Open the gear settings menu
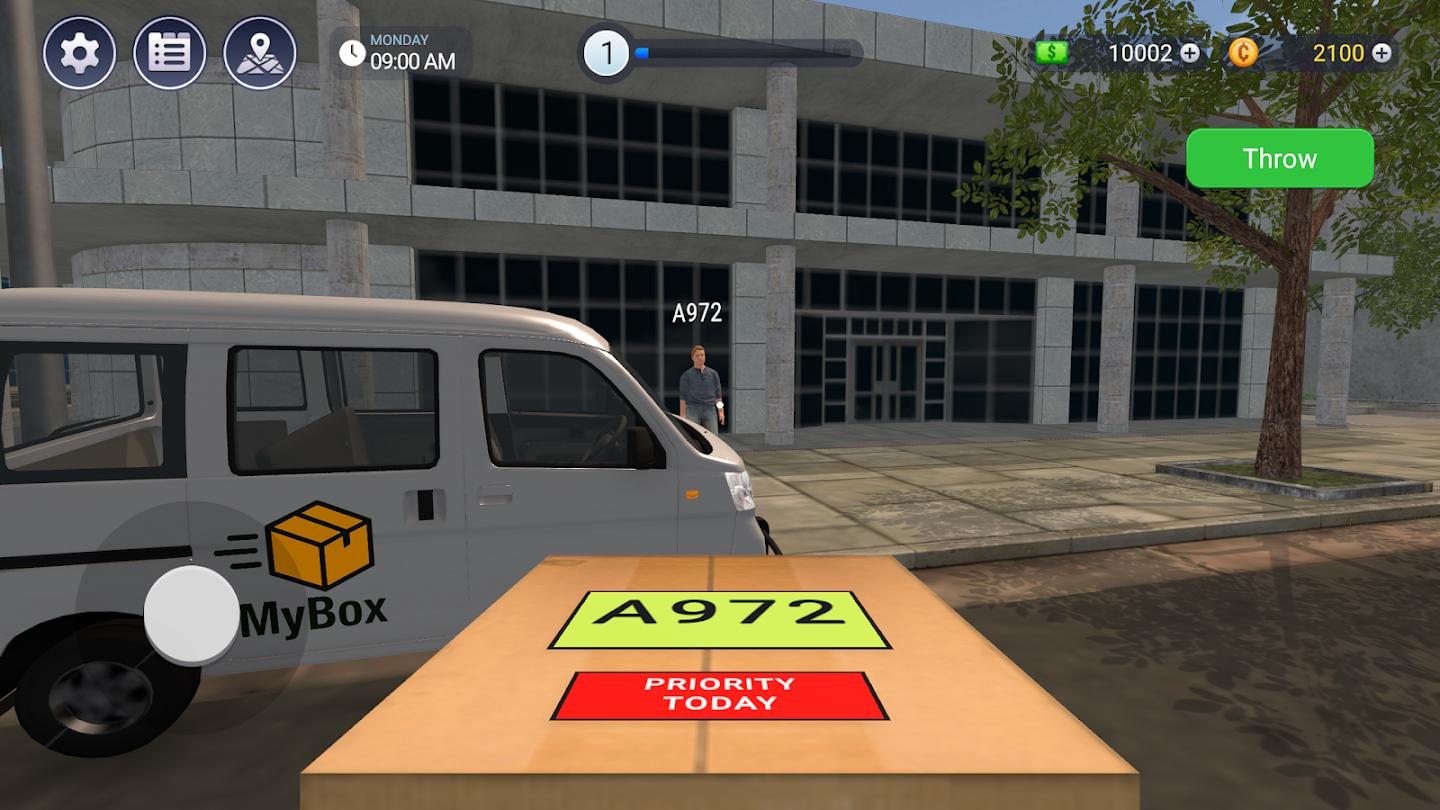 (79, 53)
